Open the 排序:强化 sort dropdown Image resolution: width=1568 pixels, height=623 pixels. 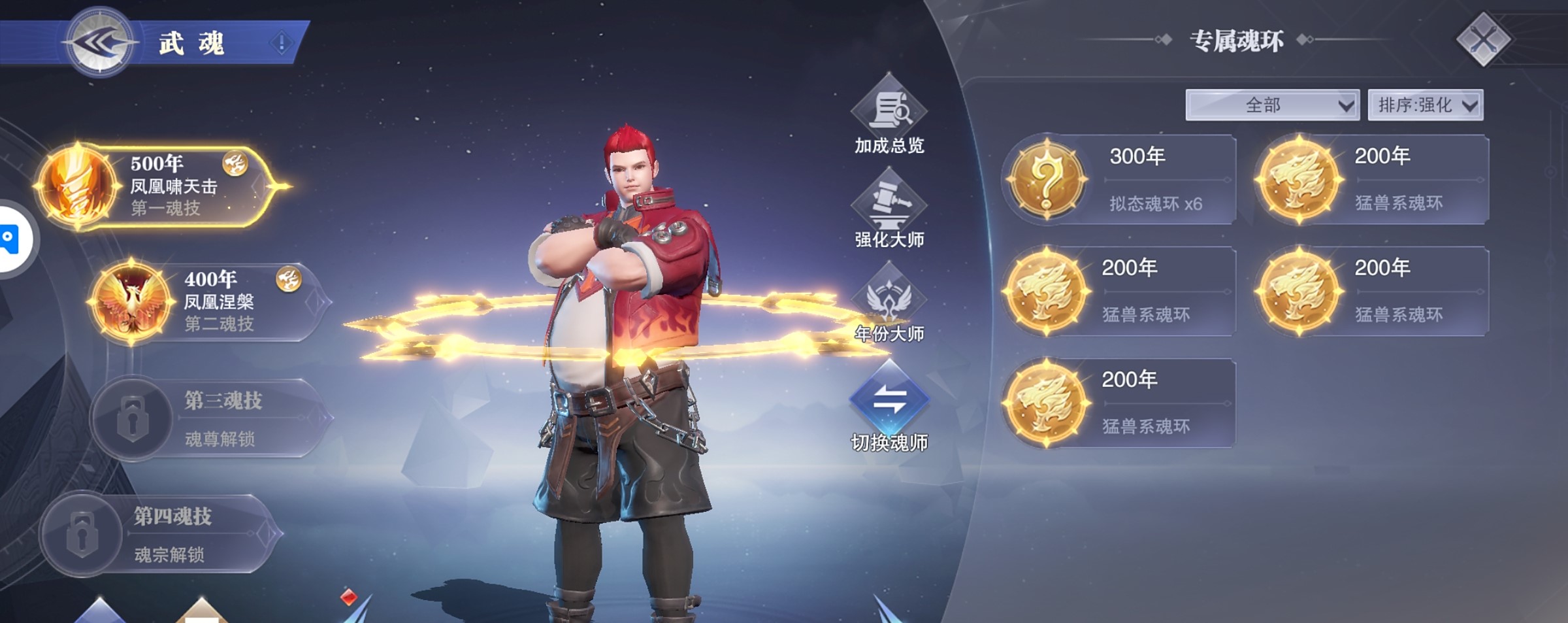click(1426, 105)
